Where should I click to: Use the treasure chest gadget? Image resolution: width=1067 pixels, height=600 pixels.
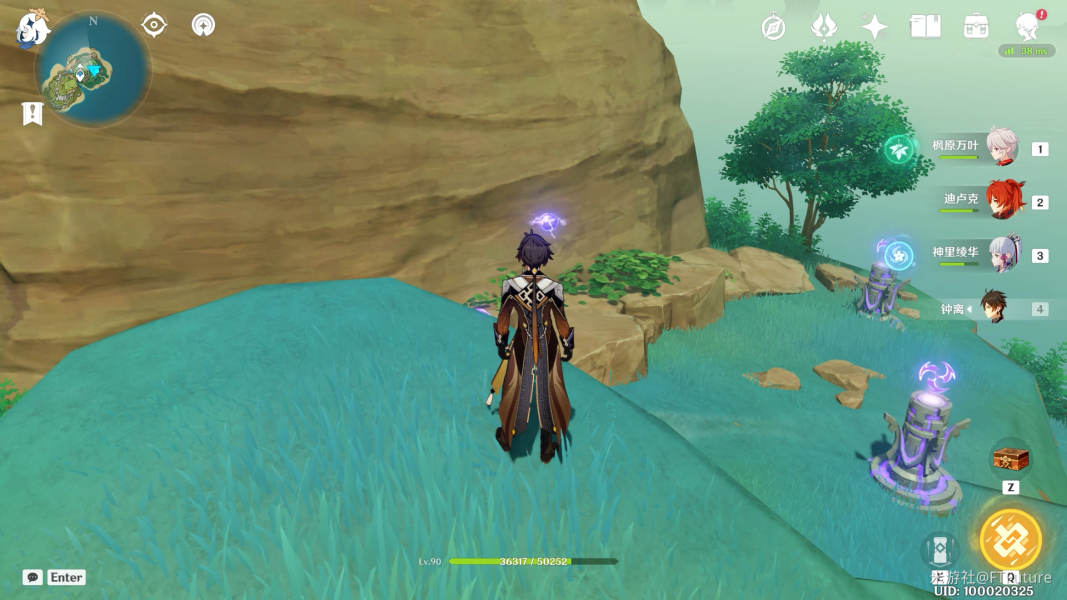[x=1010, y=459]
